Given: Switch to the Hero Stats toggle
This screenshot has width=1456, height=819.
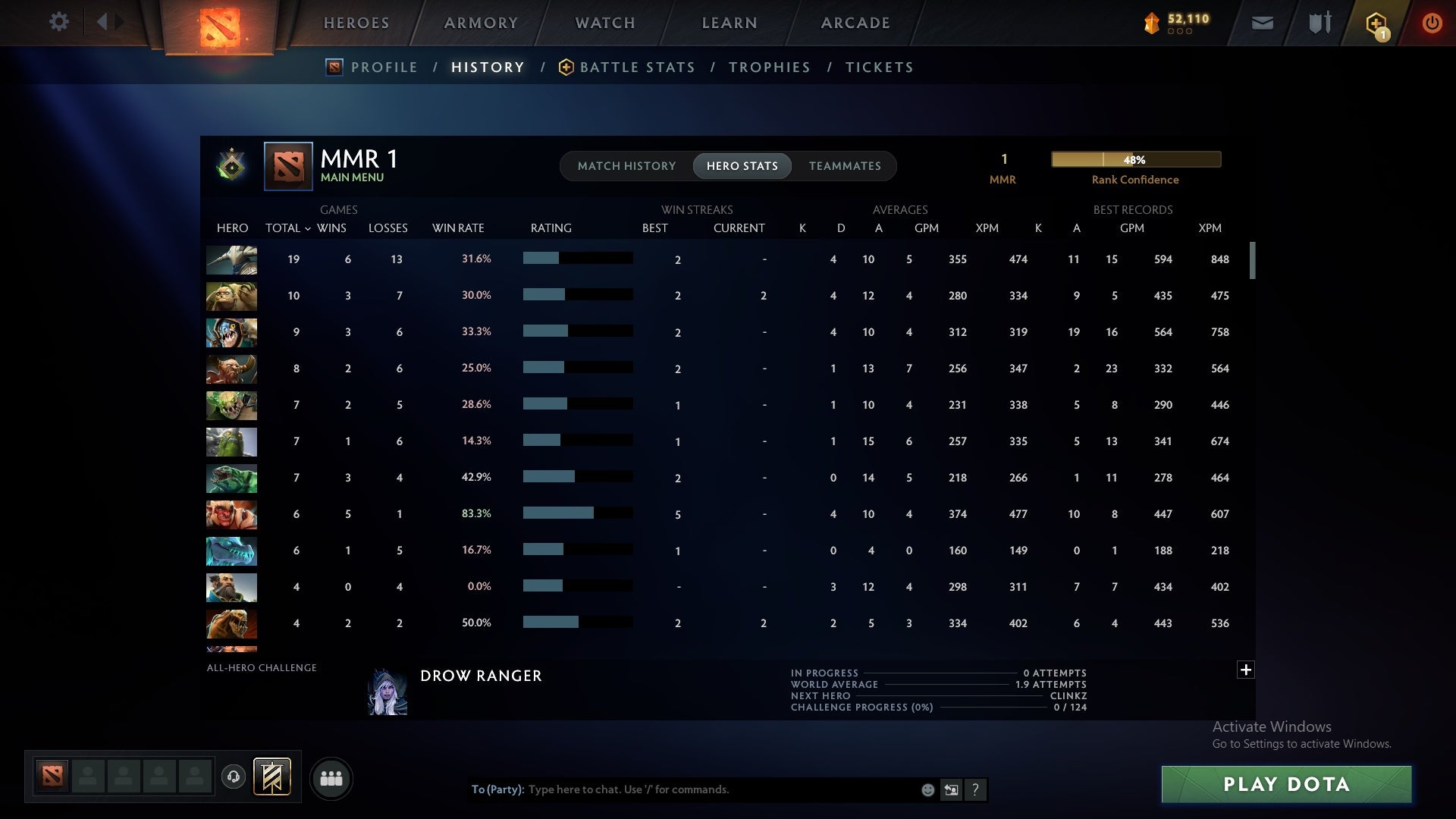Looking at the screenshot, I should [x=742, y=165].
